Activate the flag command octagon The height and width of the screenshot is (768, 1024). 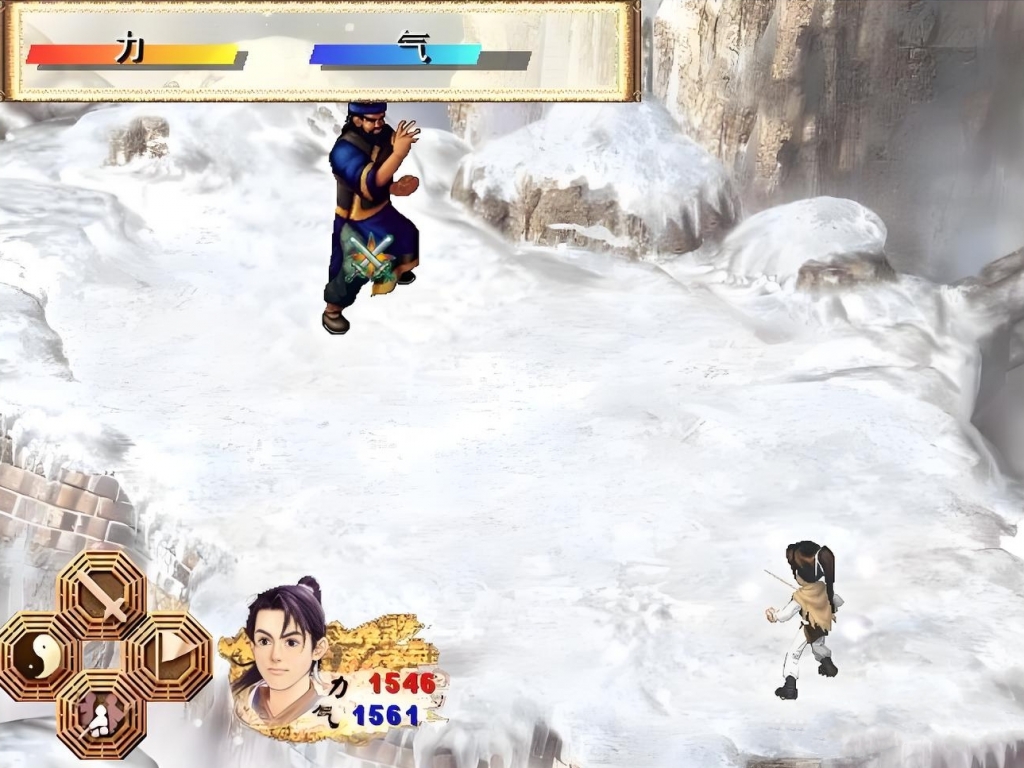pyautogui.click(x=166, y=656)
